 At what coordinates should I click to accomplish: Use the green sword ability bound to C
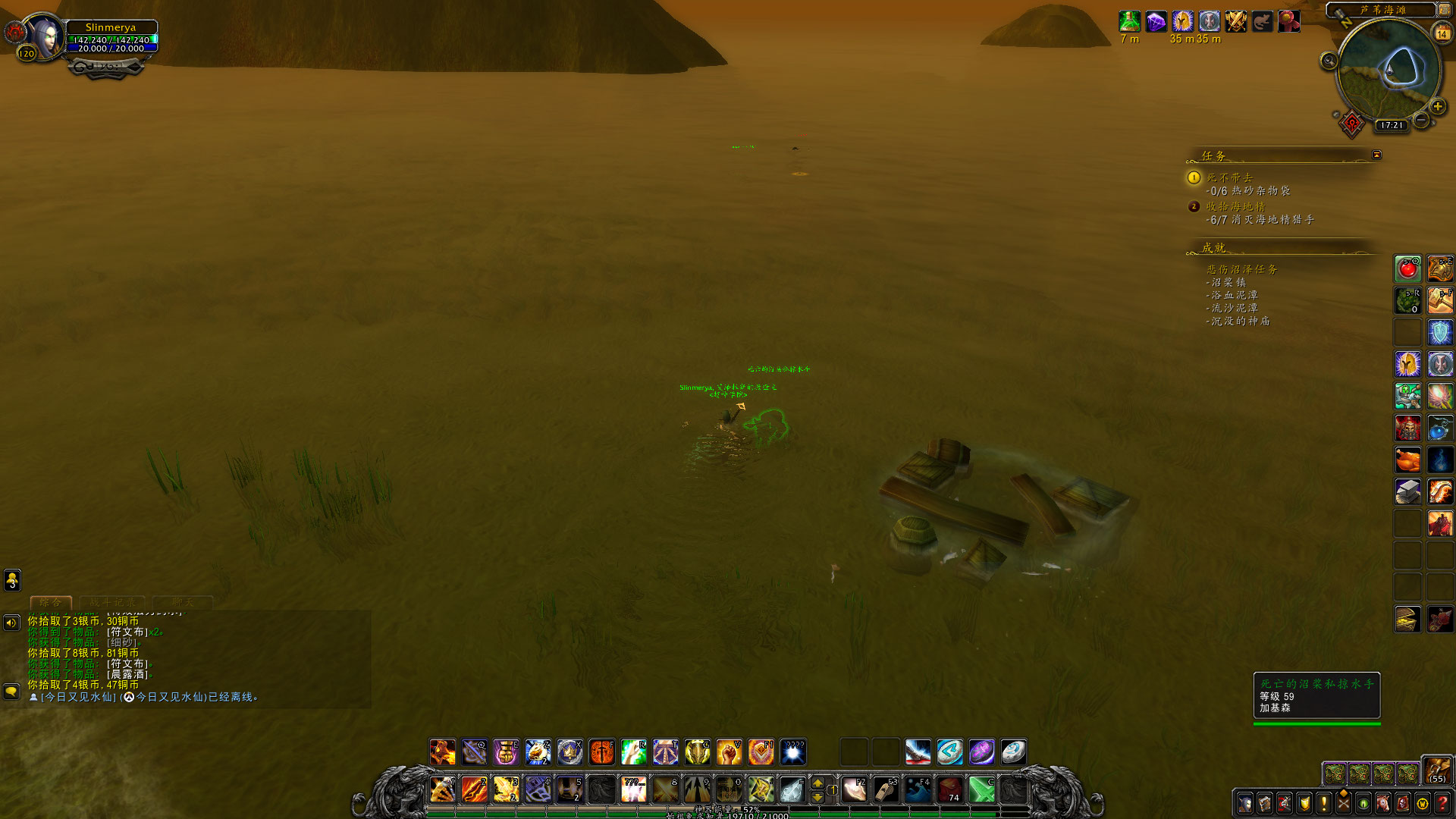point(981,789)
